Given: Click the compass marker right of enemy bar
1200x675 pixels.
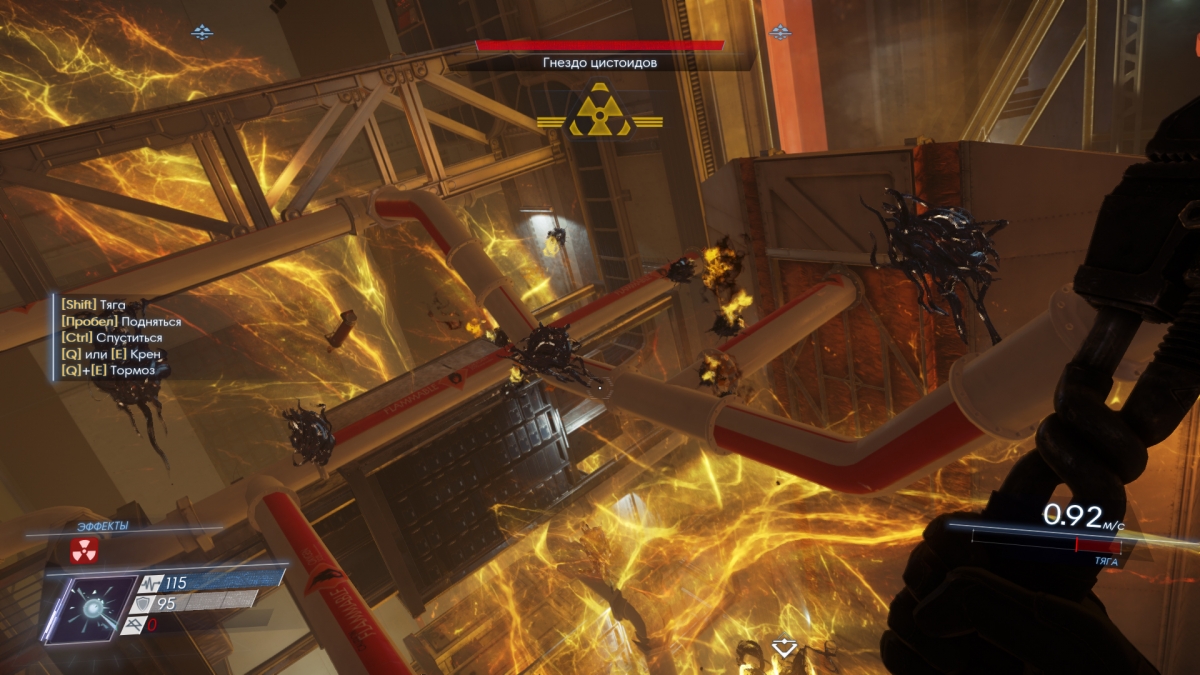Looking at the screenshot, I should [x=780, y=33].
